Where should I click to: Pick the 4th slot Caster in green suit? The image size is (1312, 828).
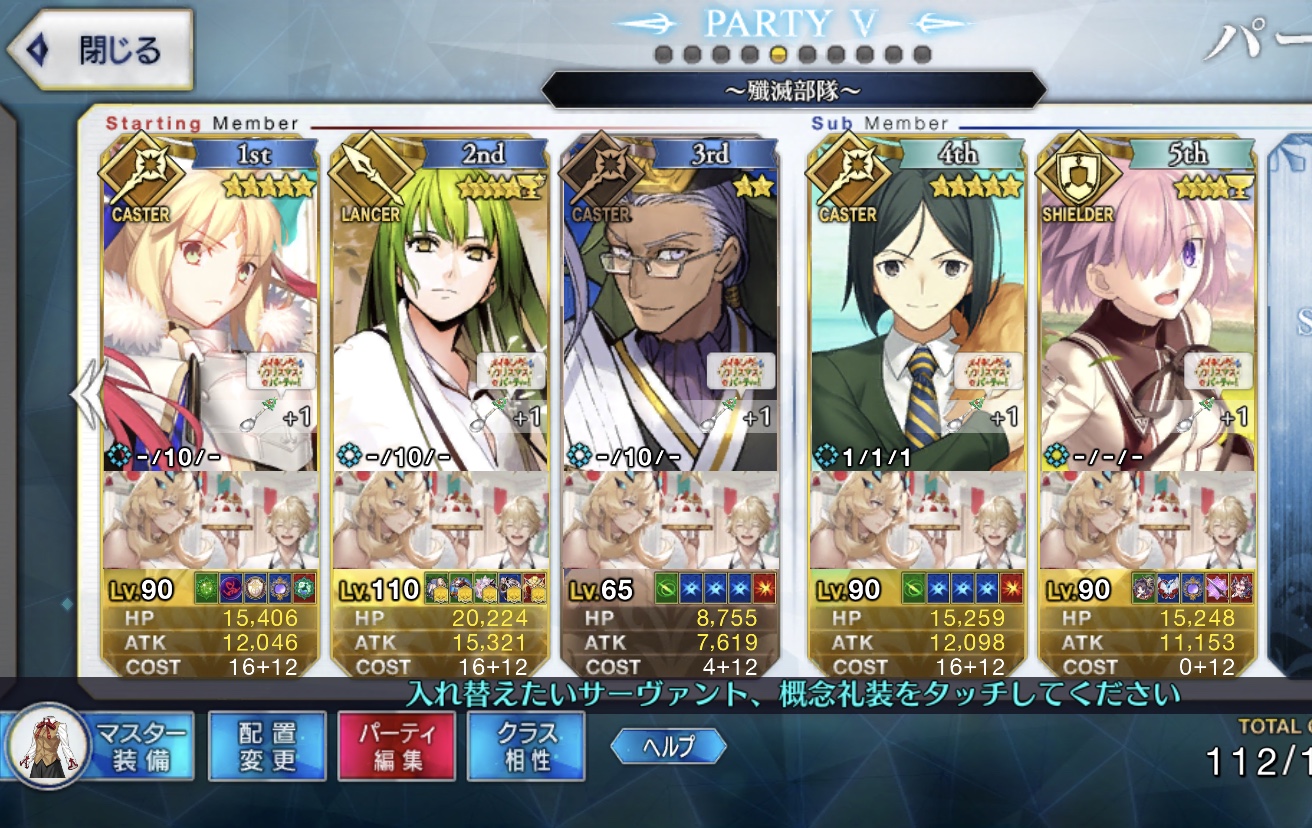[917, 310]
